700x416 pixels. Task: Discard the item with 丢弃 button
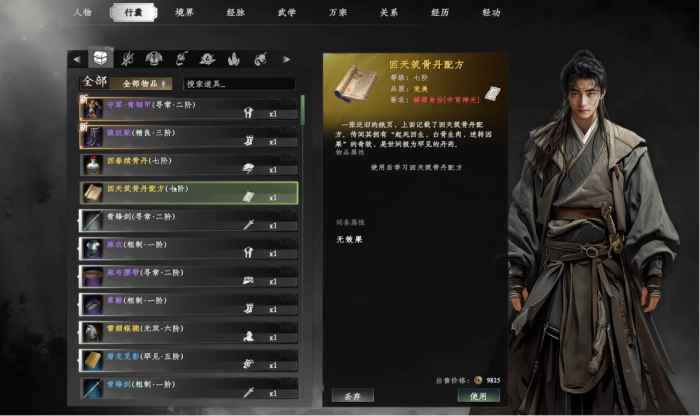353,396
